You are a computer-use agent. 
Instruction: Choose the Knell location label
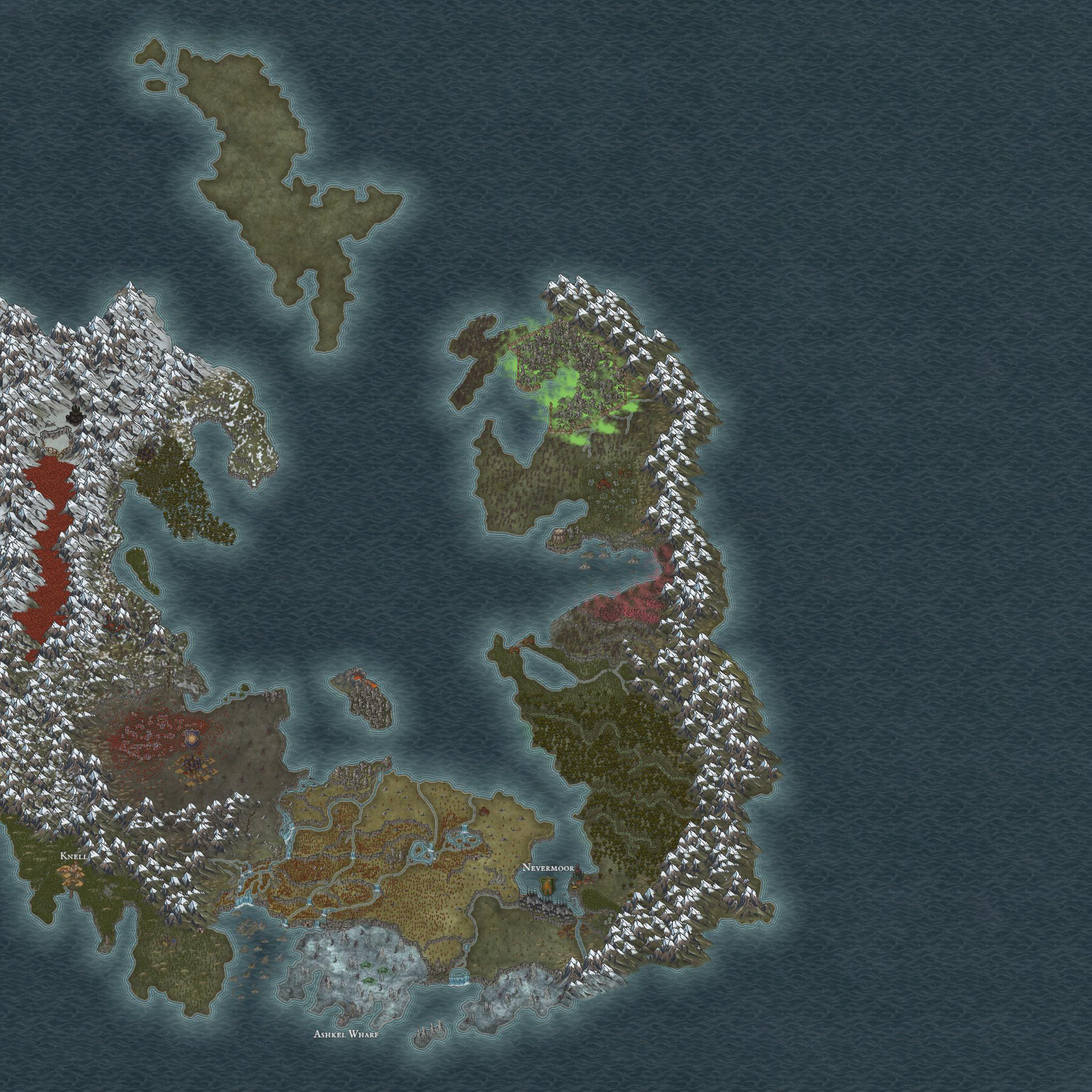(74, 856)
